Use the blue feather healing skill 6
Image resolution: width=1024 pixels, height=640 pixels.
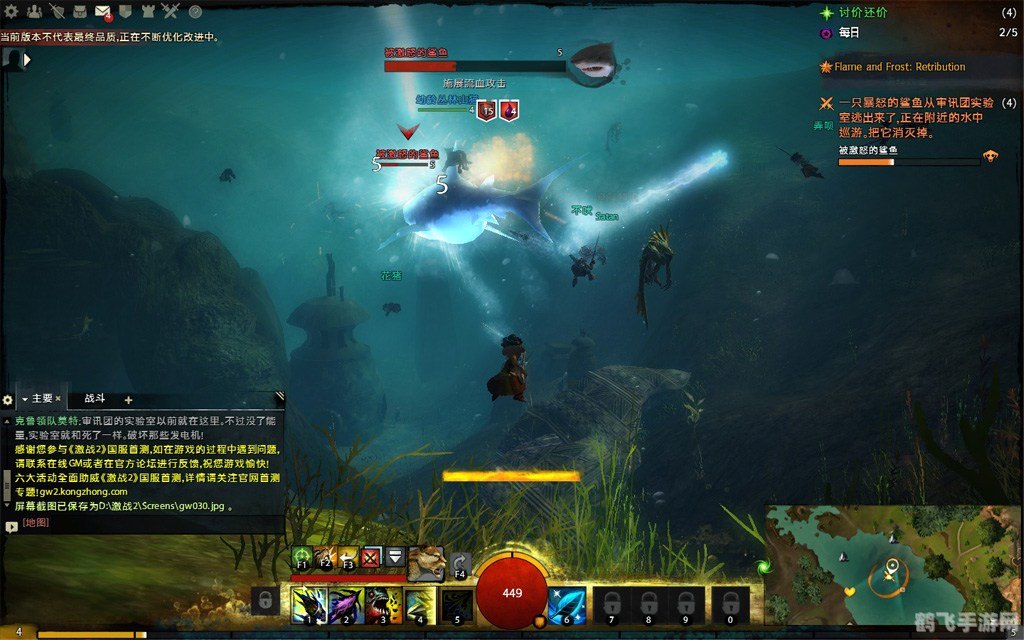click(567, 604)
